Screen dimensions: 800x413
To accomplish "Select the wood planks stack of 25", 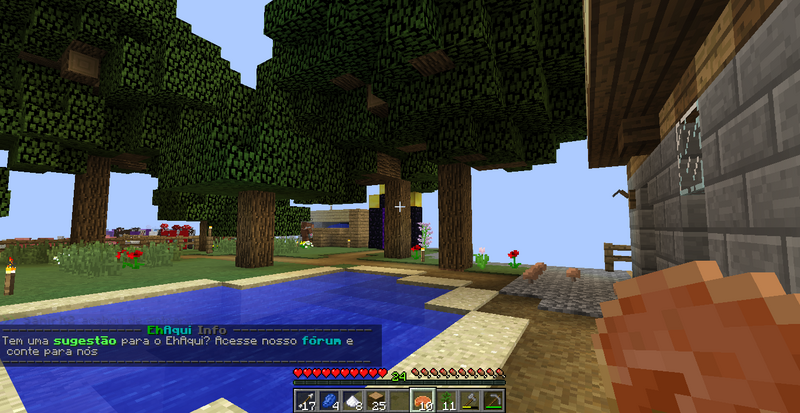I will coord(376,401).
